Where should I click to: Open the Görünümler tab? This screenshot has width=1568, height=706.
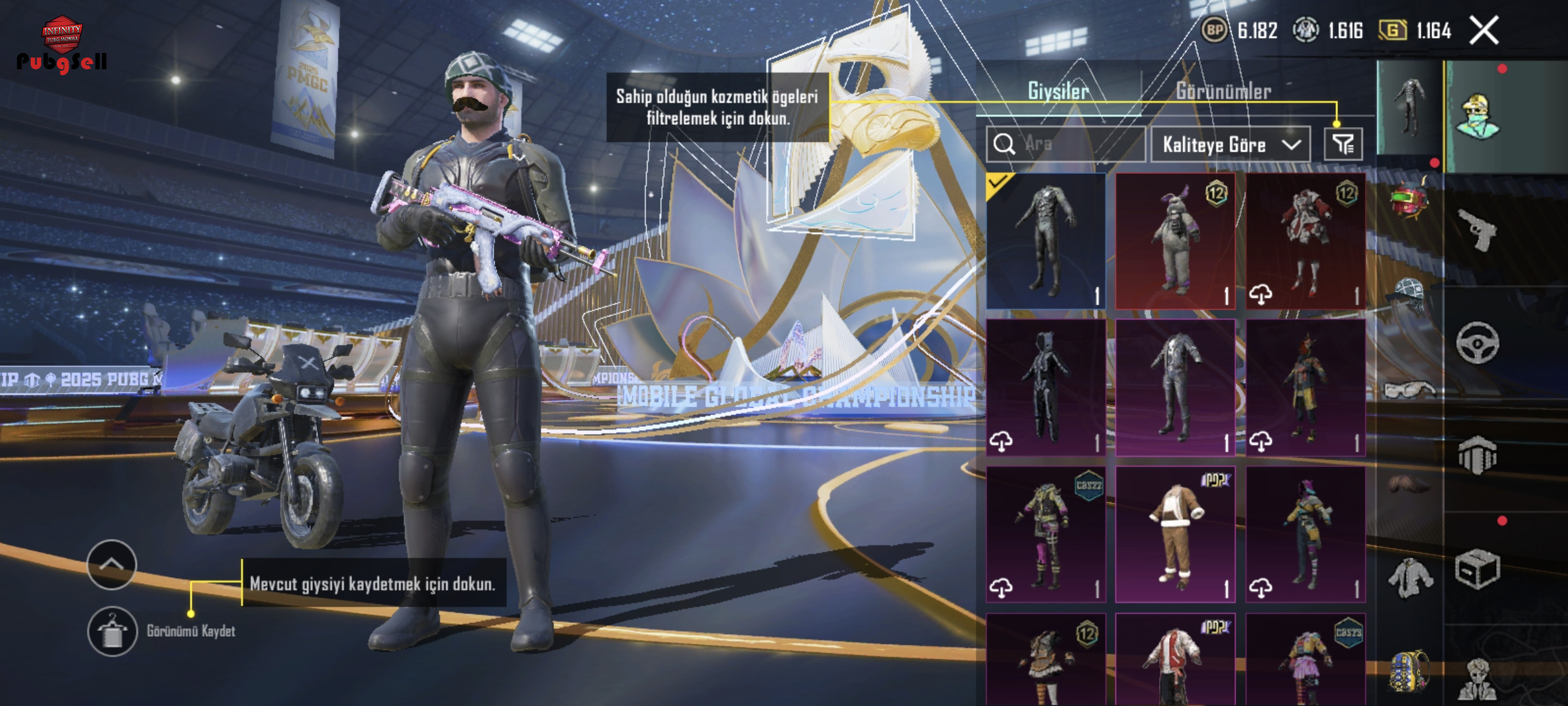coord(1224,91)
